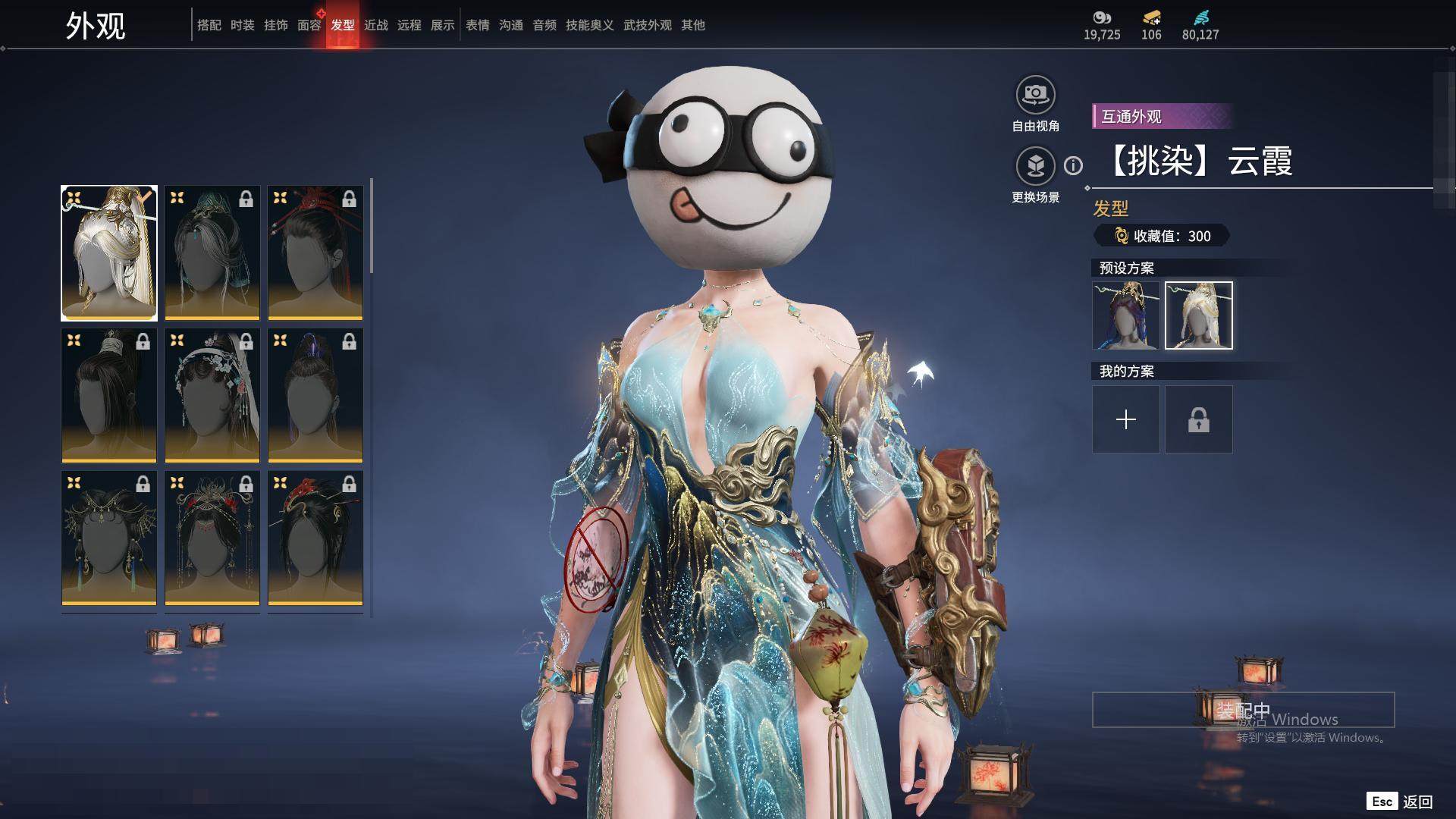The width and height of the screenshot is (1456, 819).
Task: Add a new custom scheme slot
Action: pyautogui.click(x=1125, y=419)
